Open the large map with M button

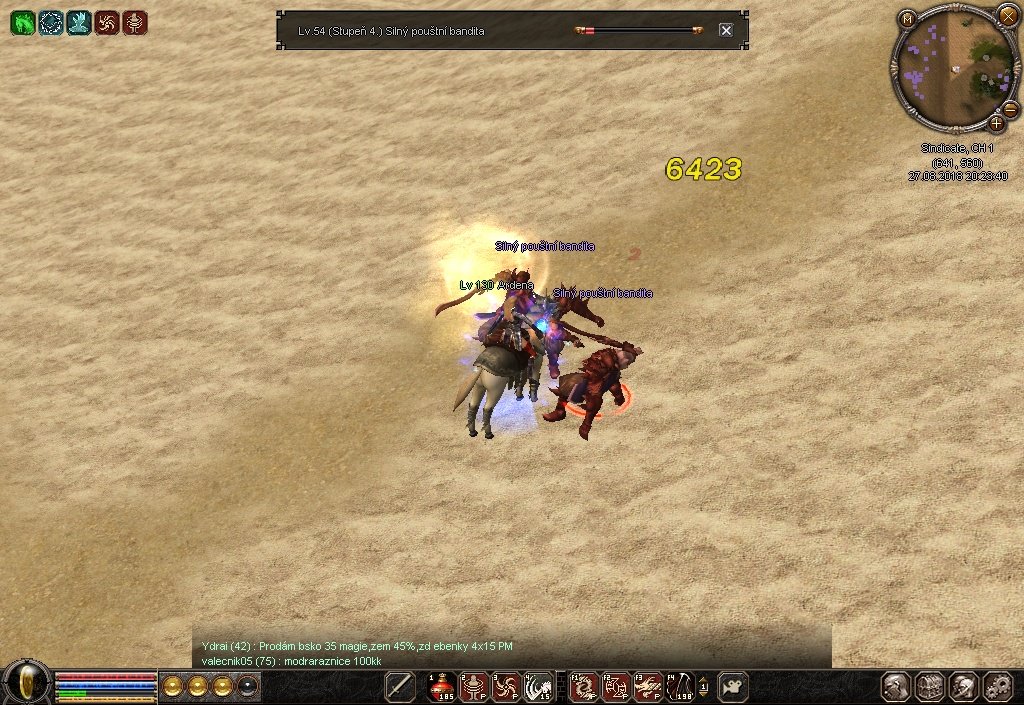[907, 18]
